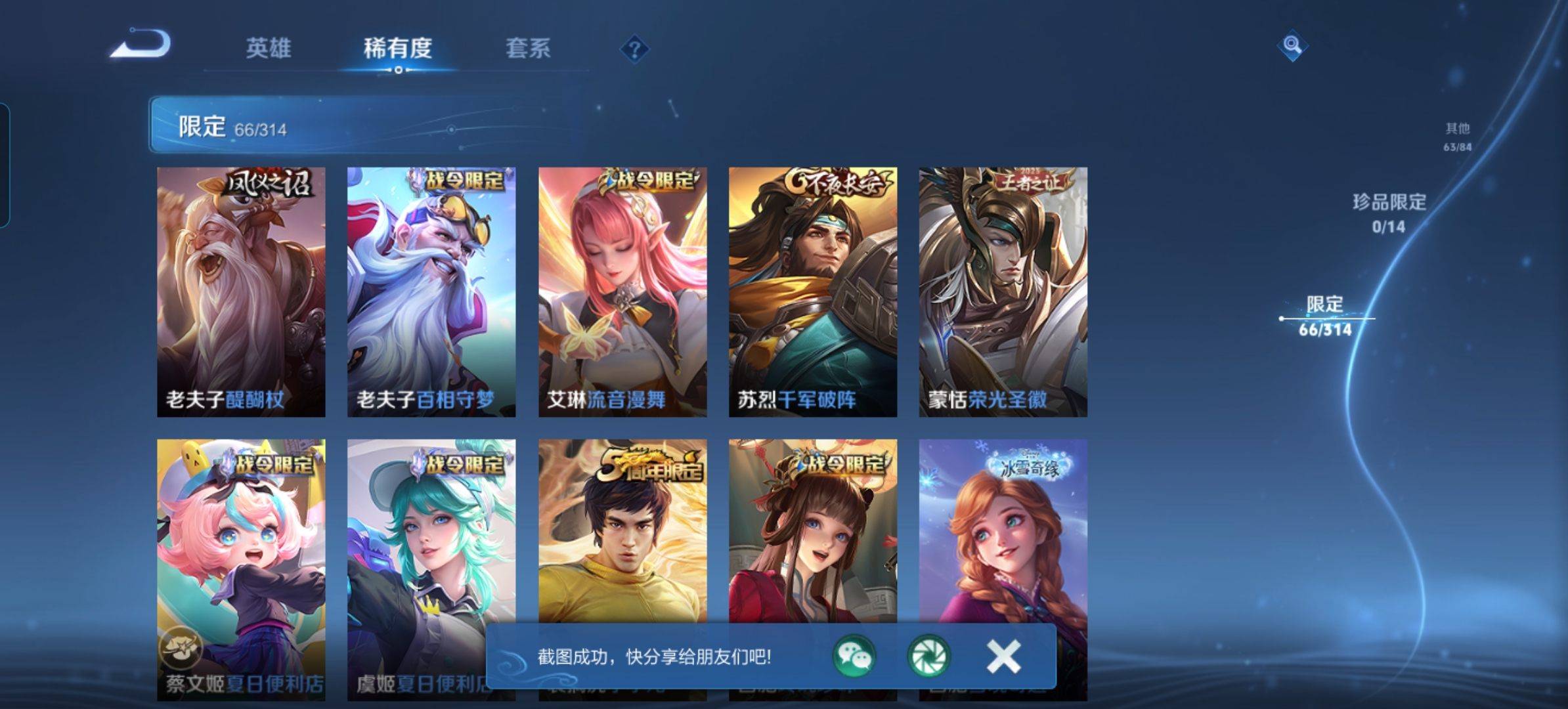Select the 稀有度 tab
This screenshot has height=709, width=1568.
(x=397, y=48)
